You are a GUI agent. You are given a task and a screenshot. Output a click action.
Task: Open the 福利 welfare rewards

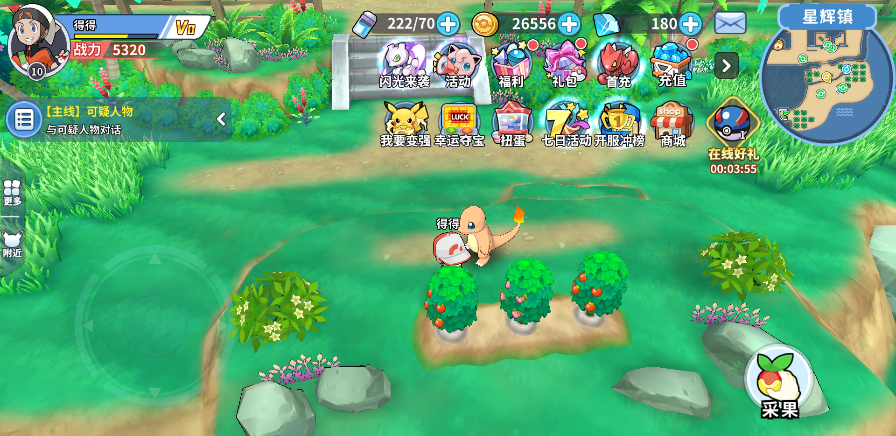pos(511,62)
